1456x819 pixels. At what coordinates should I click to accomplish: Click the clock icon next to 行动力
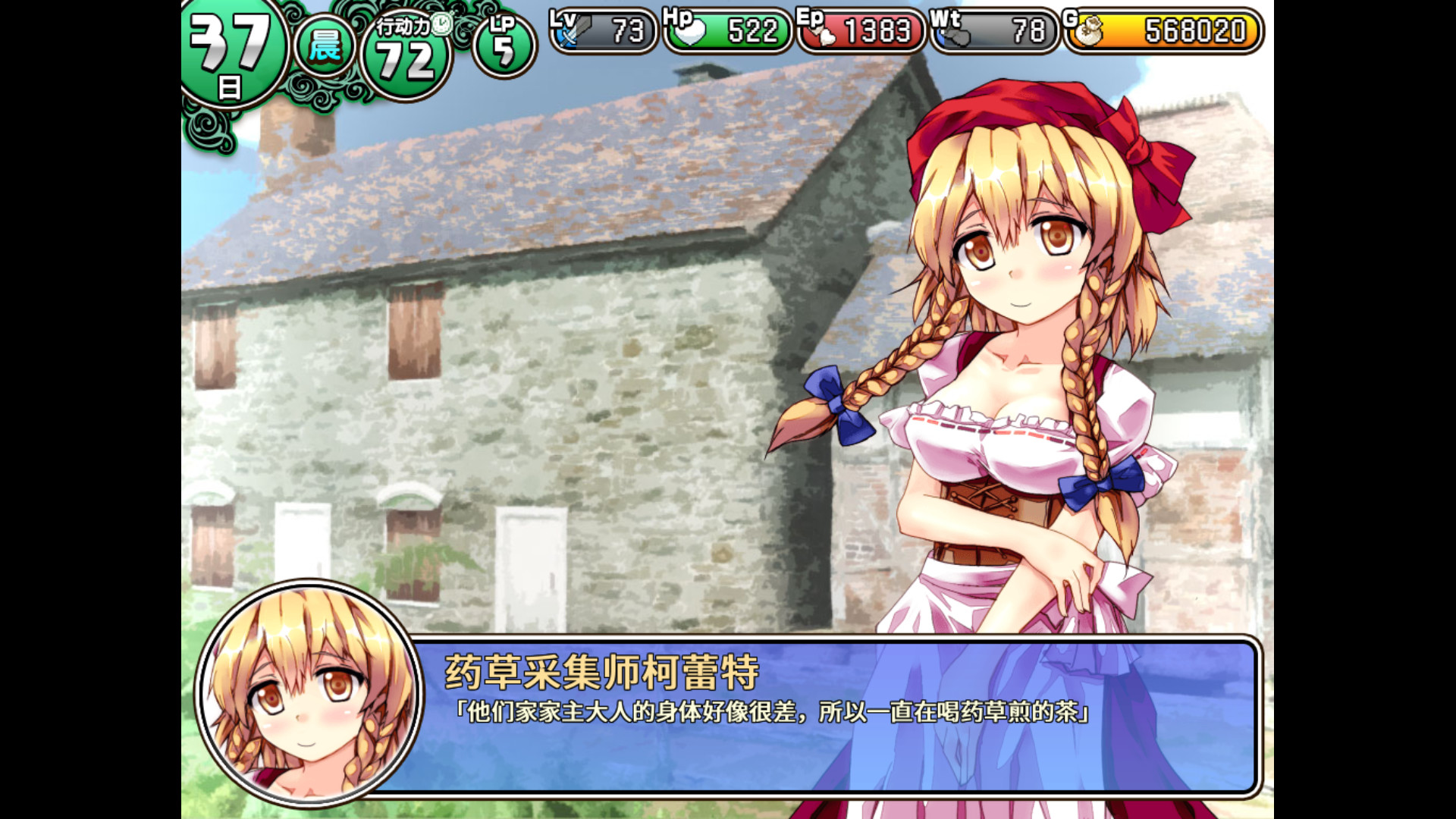point(443,24)
